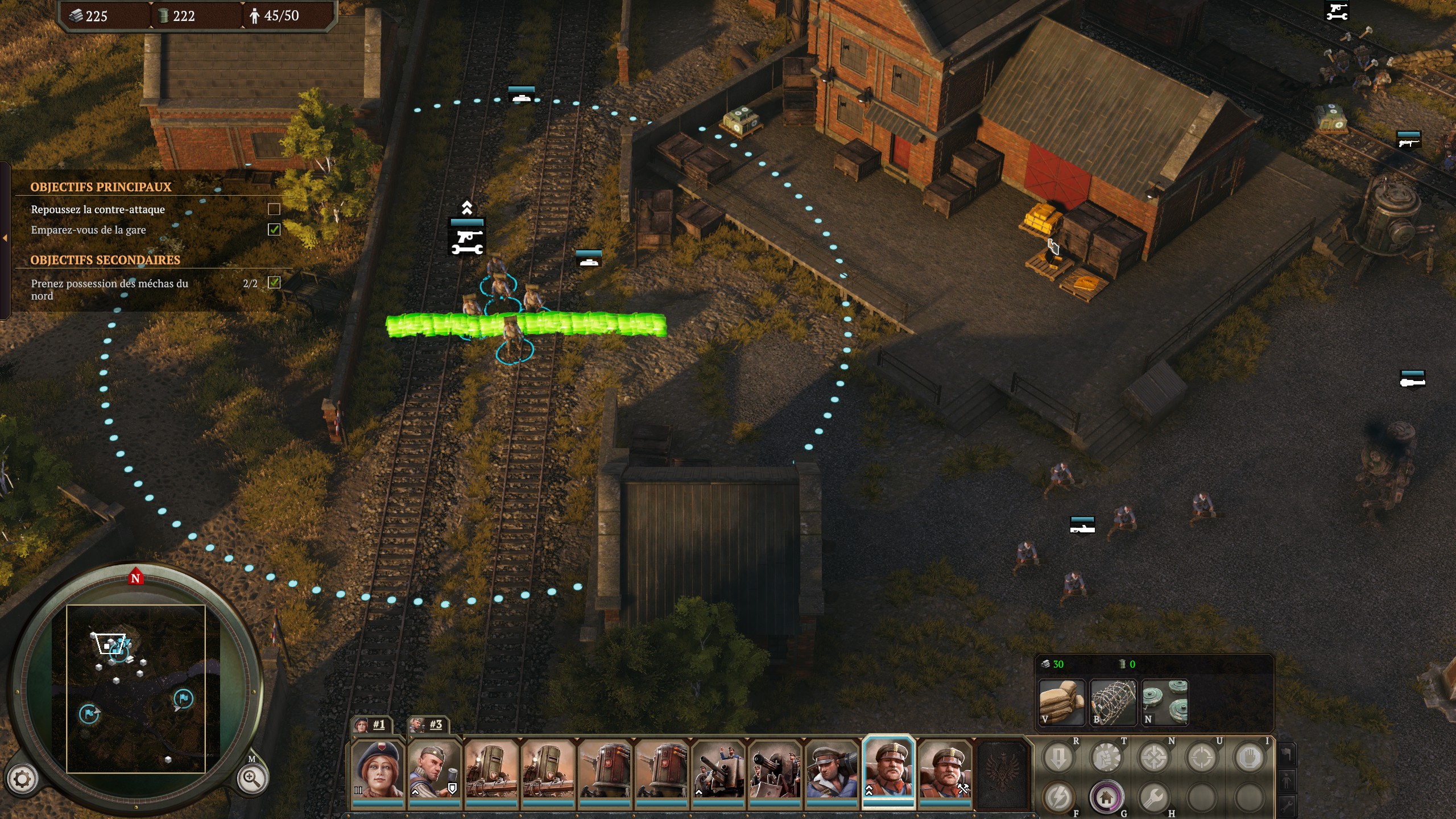
Task: Select the soldier carrying a cannon portrait
Action: [832, 769]
